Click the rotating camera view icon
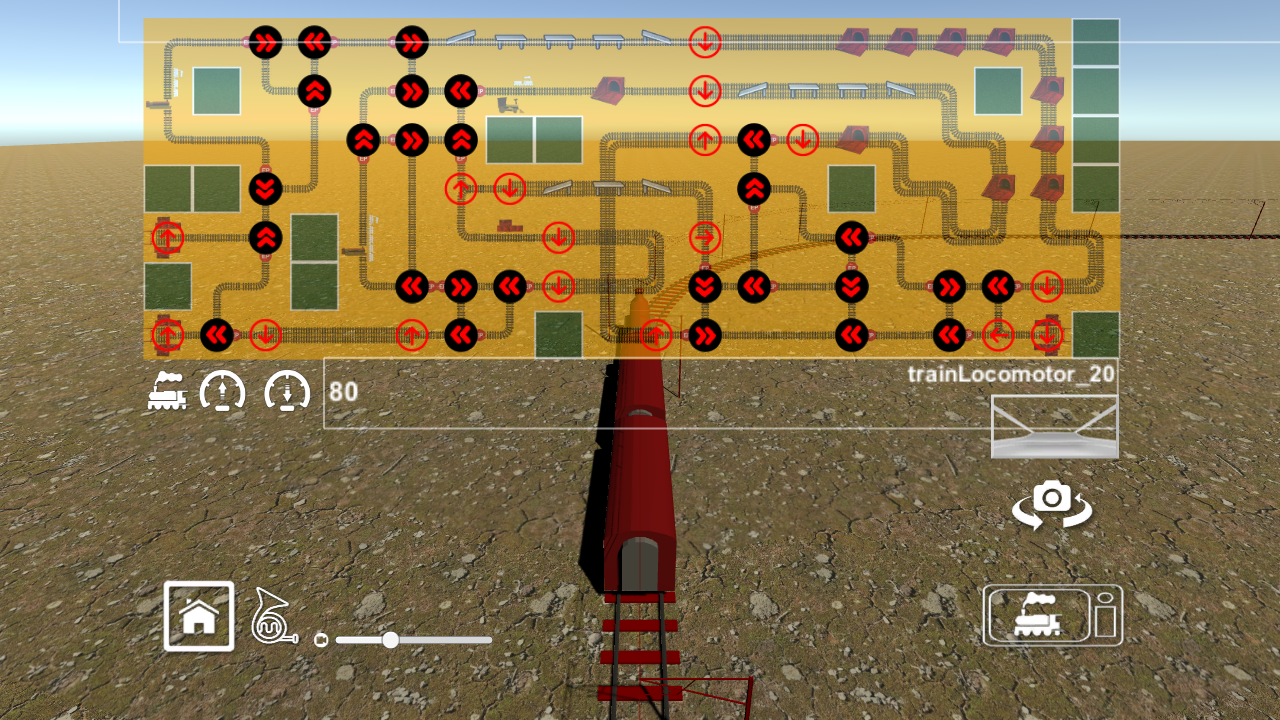 [1053, 503]
